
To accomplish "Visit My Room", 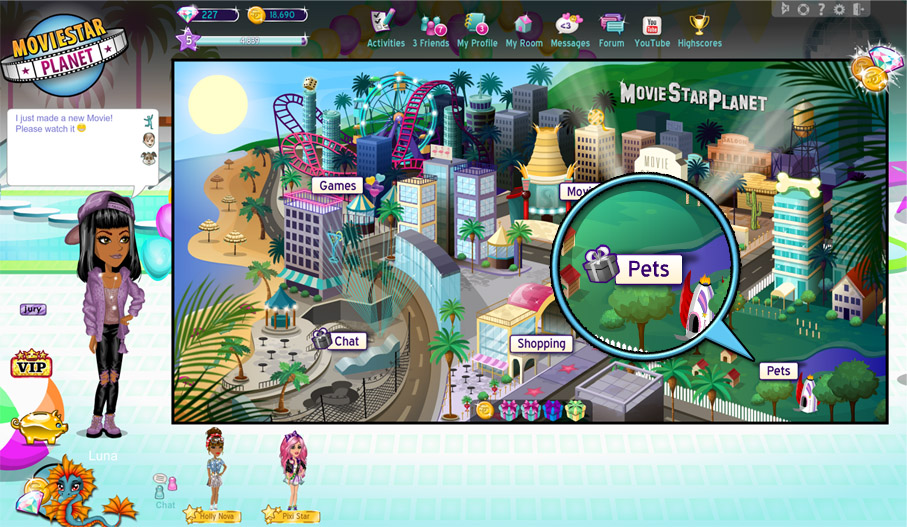I will click(524, 28).
